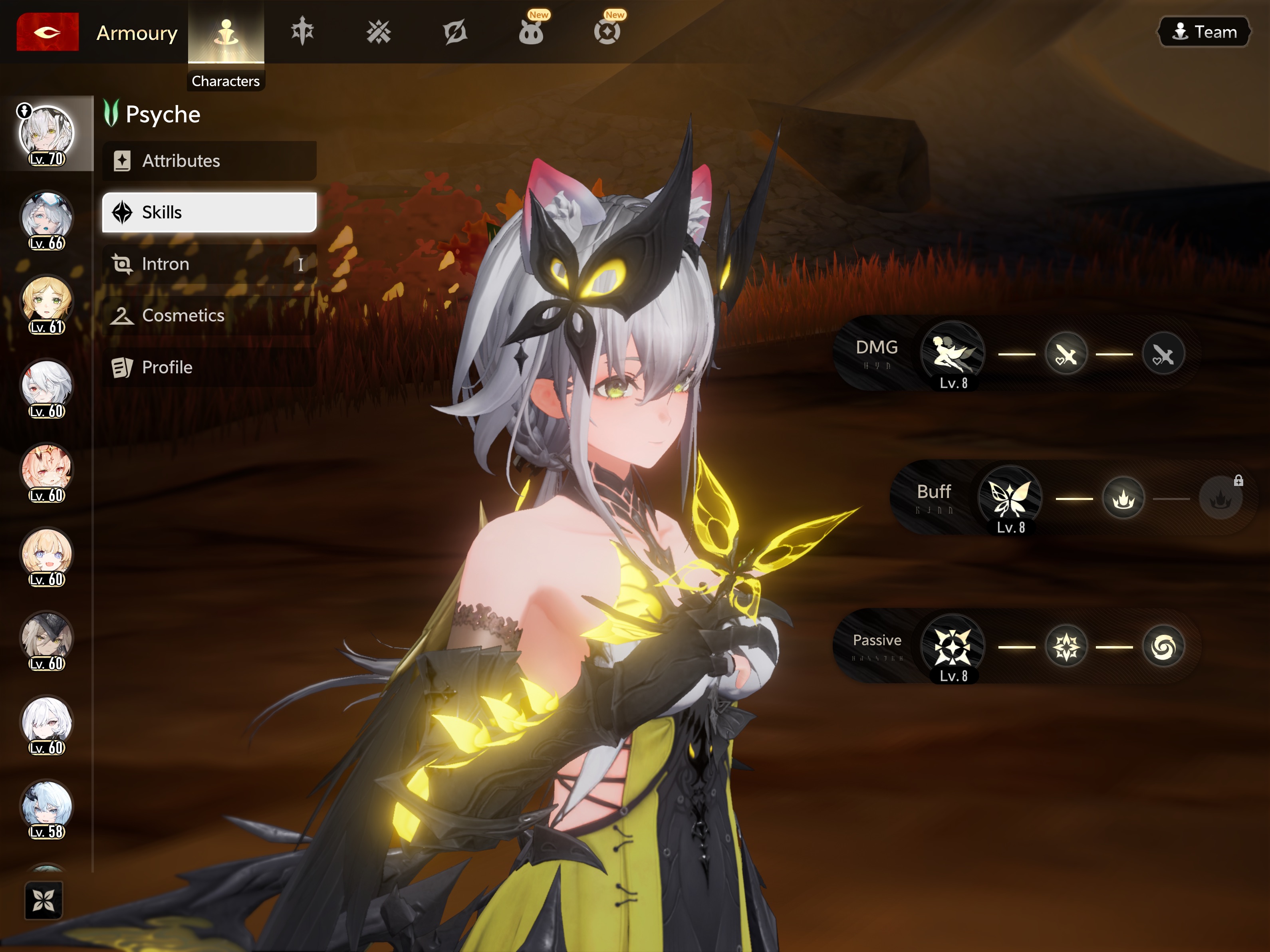Open the weapon tab with the sword emblem
Image resolution: width=1270 pixels, height=952 pixels.
[x=302, y=32]
